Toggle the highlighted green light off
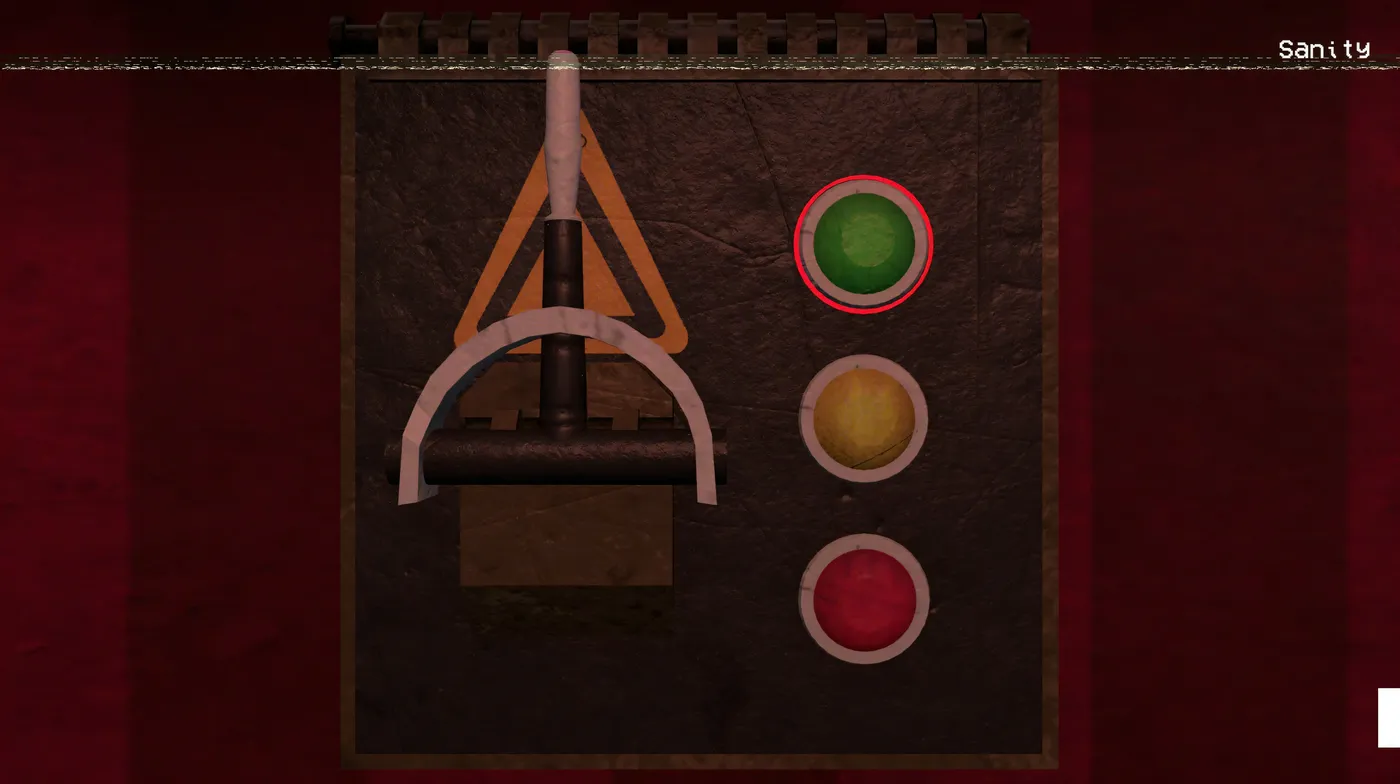 [864, 245]
